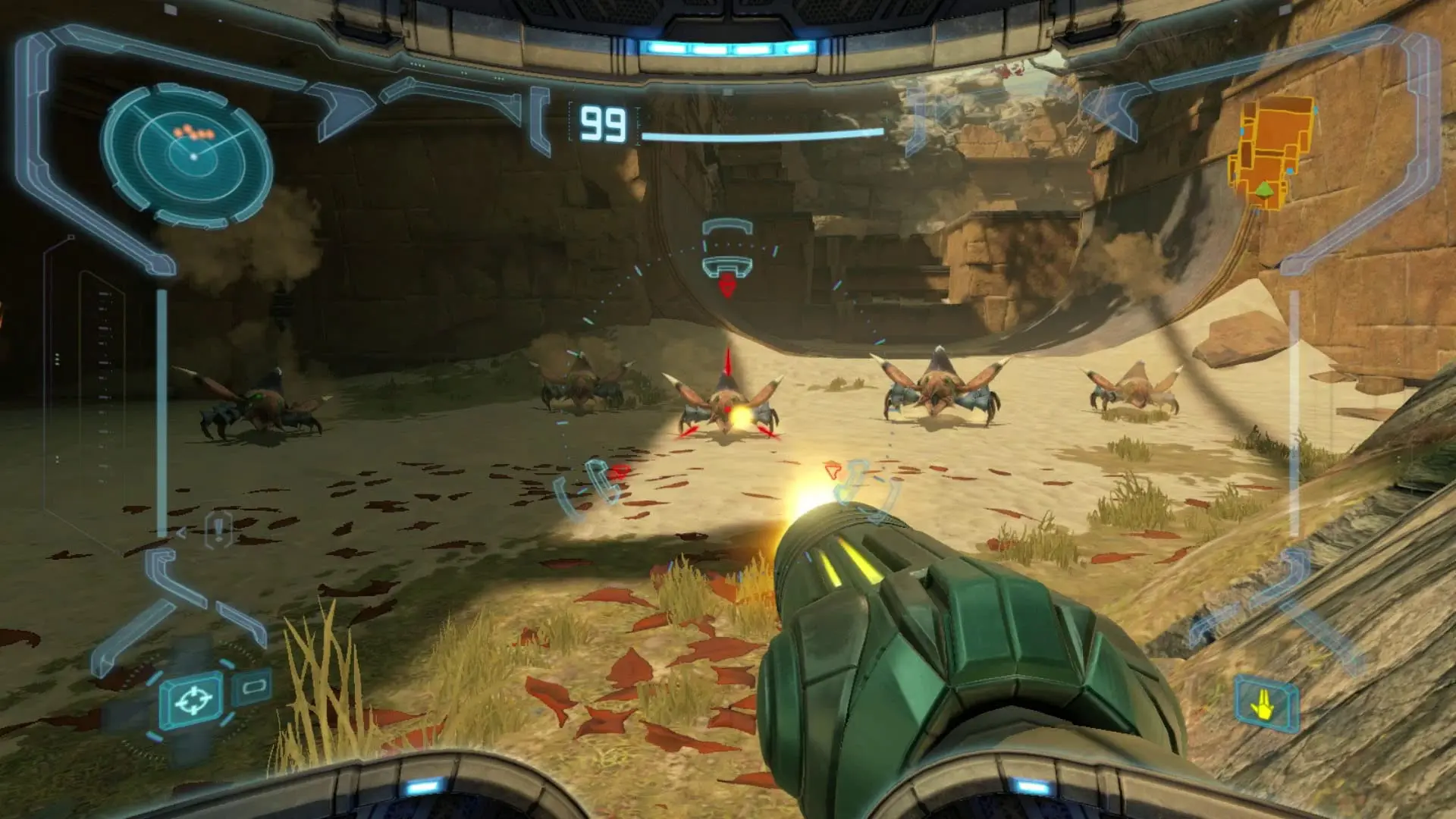Select the red danger arrow under the aiming reticle

coord(727,288)
